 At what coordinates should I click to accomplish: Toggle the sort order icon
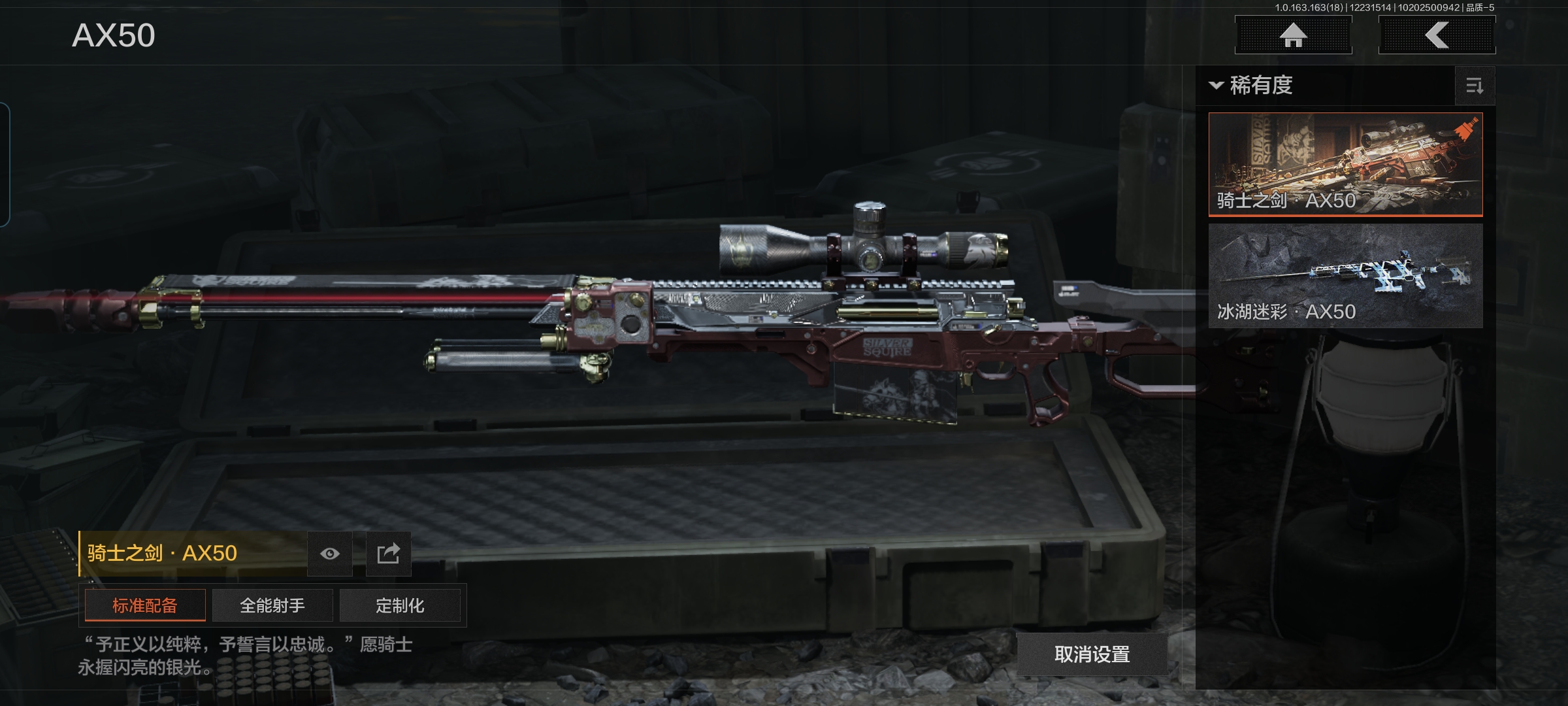pos(1475,86)
